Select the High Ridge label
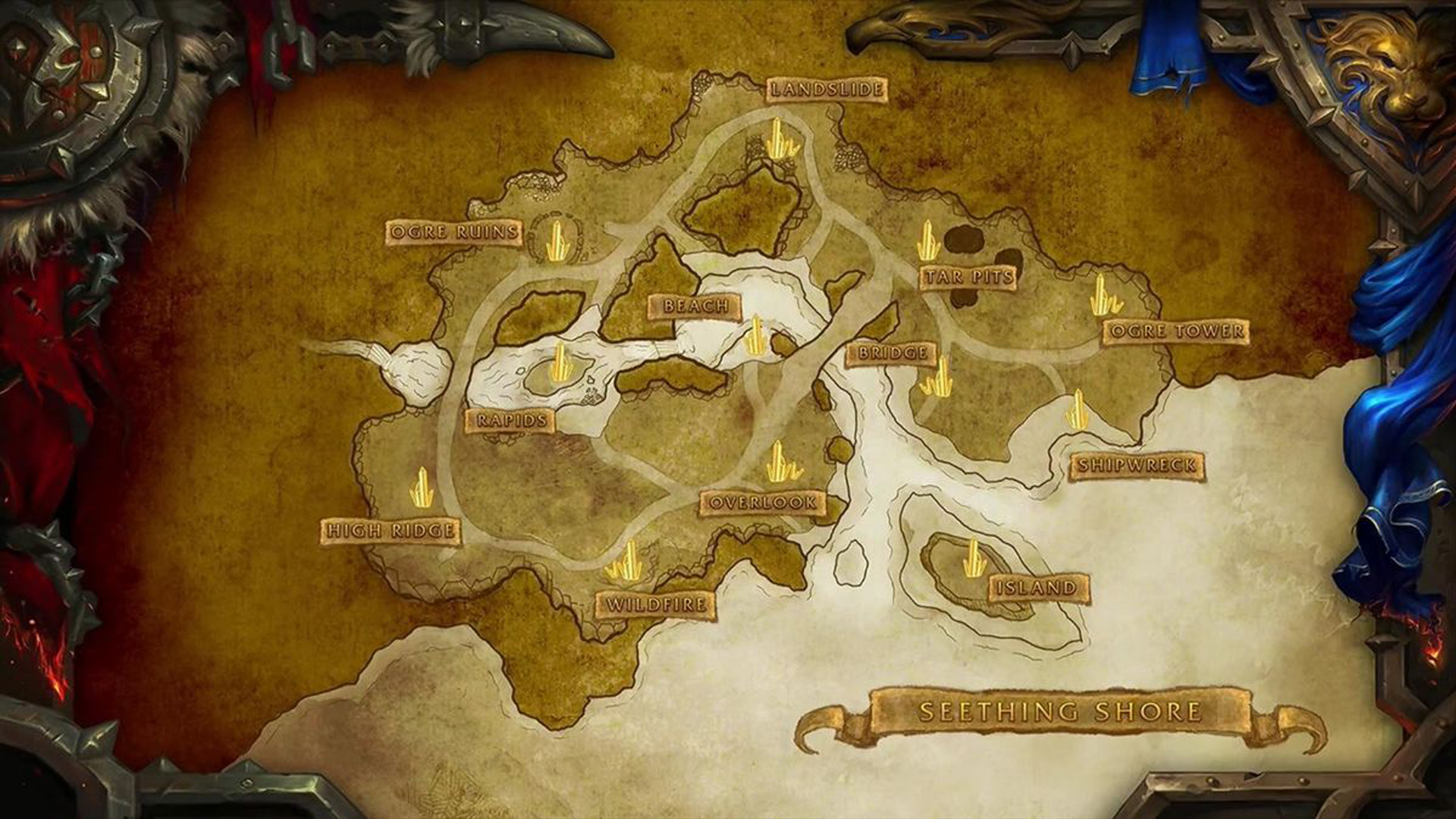This screenshot has height=819, width=1456. tap(392, 529)
